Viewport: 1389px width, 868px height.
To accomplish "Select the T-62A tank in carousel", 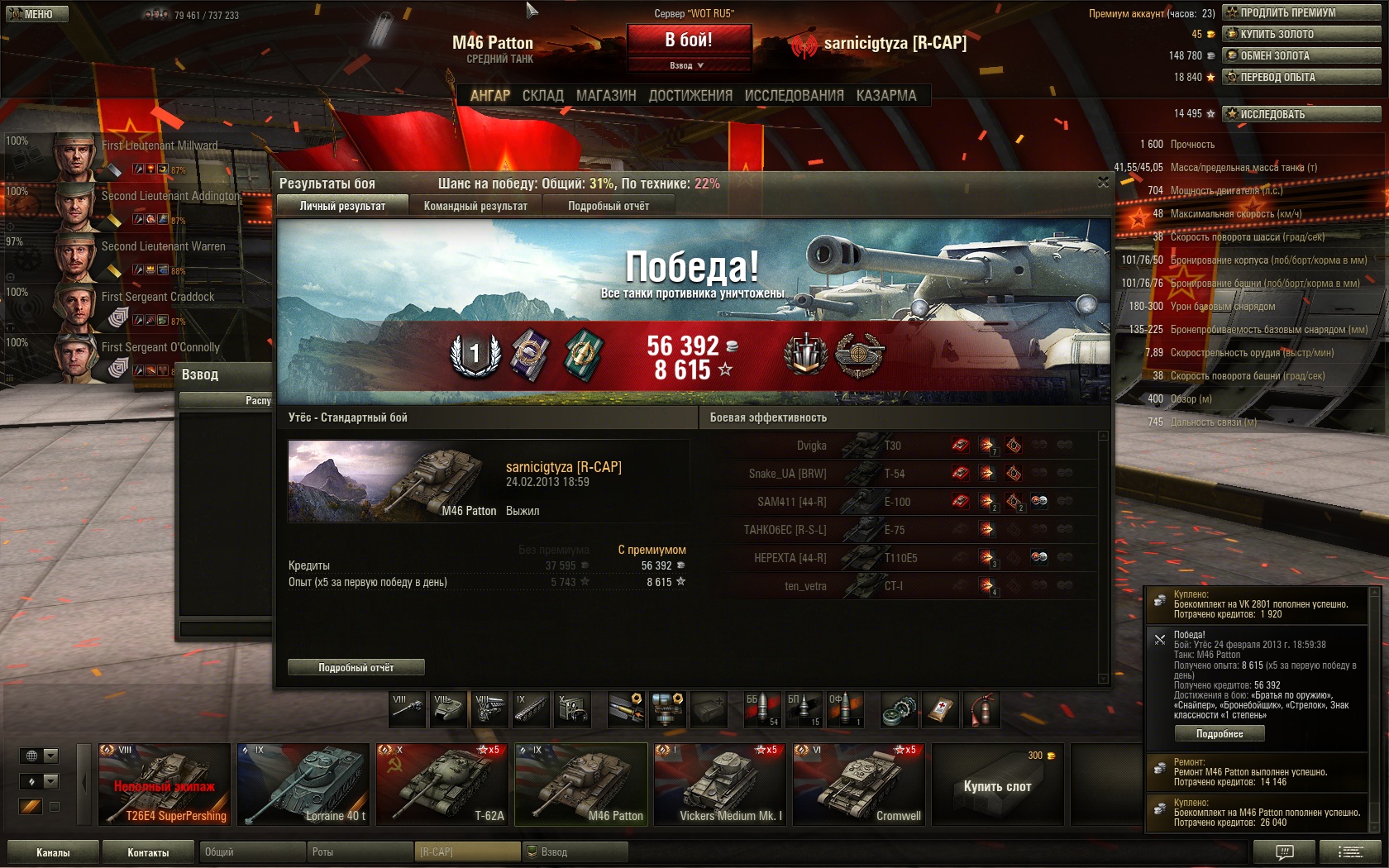I will pyautogui.click(x=442, y=785).
